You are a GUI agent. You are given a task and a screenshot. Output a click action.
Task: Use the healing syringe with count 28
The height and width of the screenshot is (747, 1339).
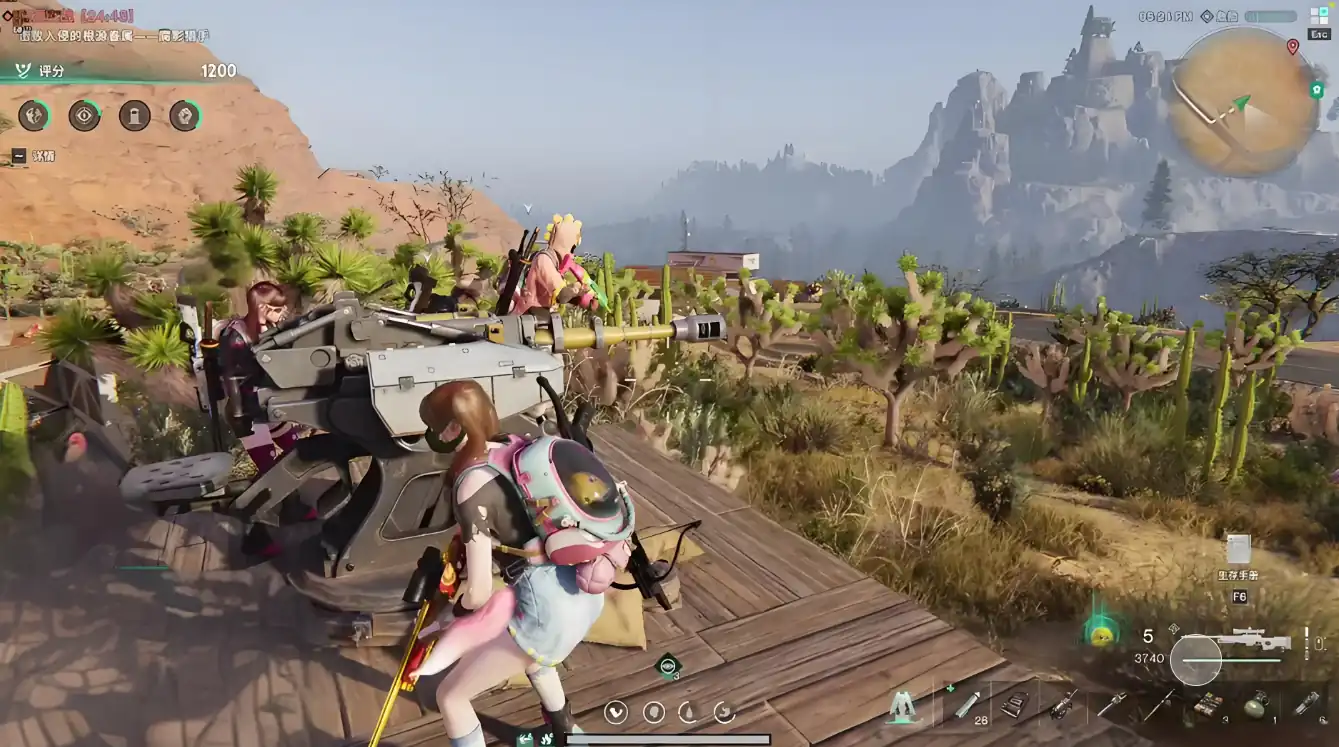[x=967, y=705]
